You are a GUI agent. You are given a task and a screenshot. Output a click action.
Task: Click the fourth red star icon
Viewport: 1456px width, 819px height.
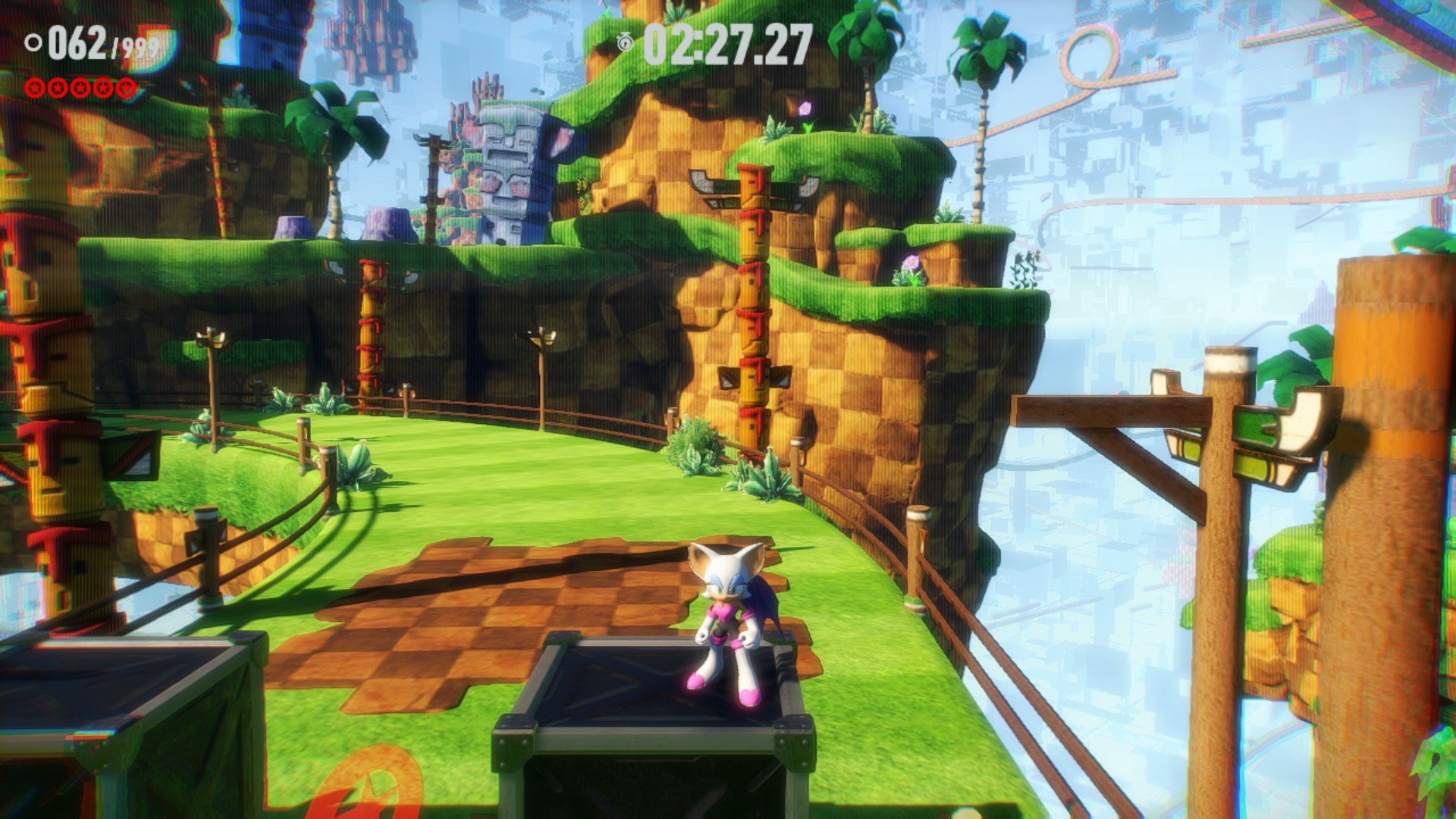point(105,86)
